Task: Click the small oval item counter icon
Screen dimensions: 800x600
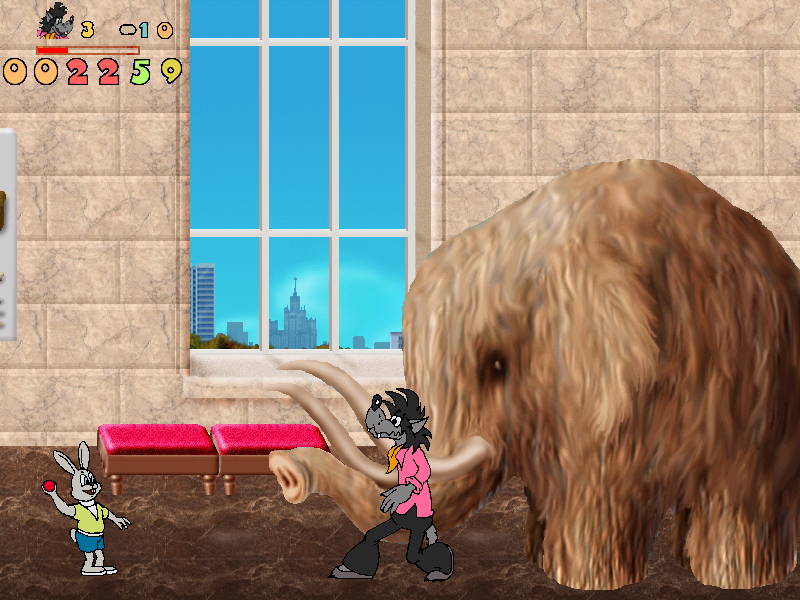Action: (x=127, y=30)
